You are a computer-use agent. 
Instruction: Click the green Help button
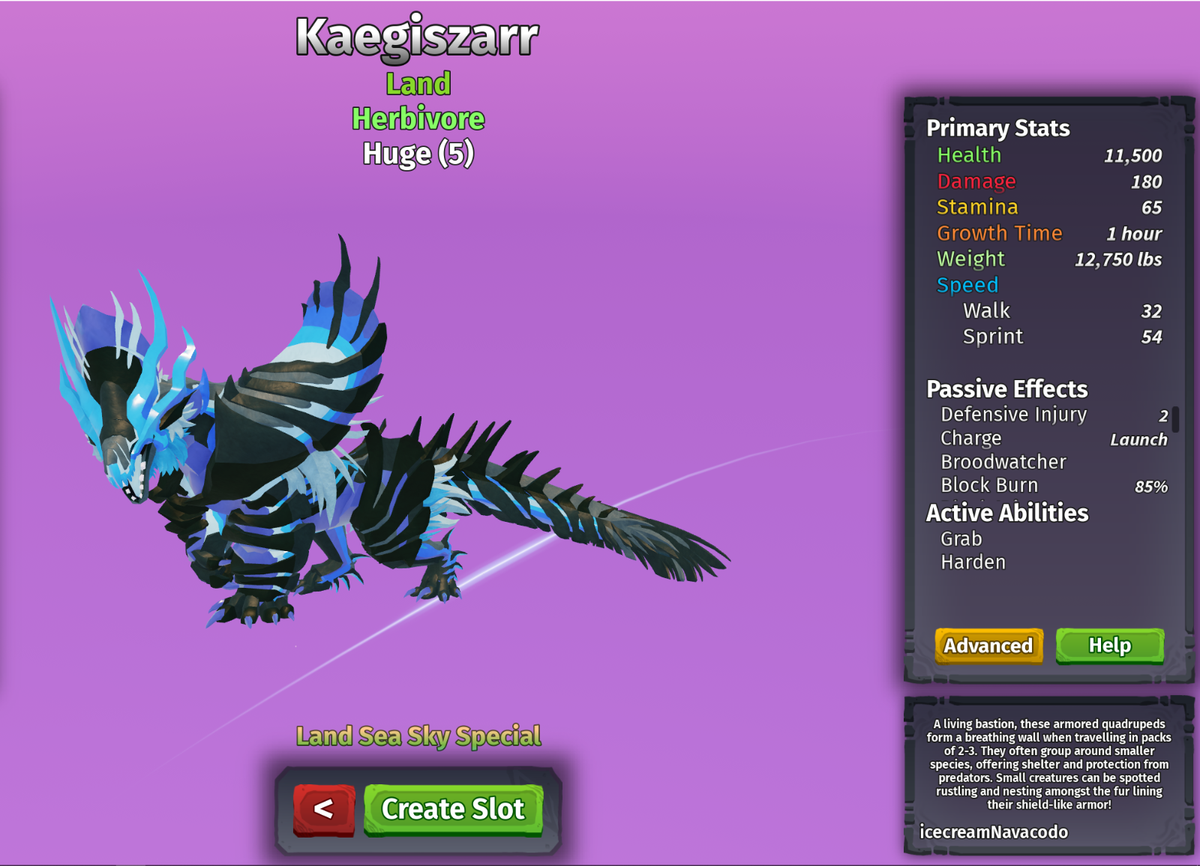(1109, 646)
